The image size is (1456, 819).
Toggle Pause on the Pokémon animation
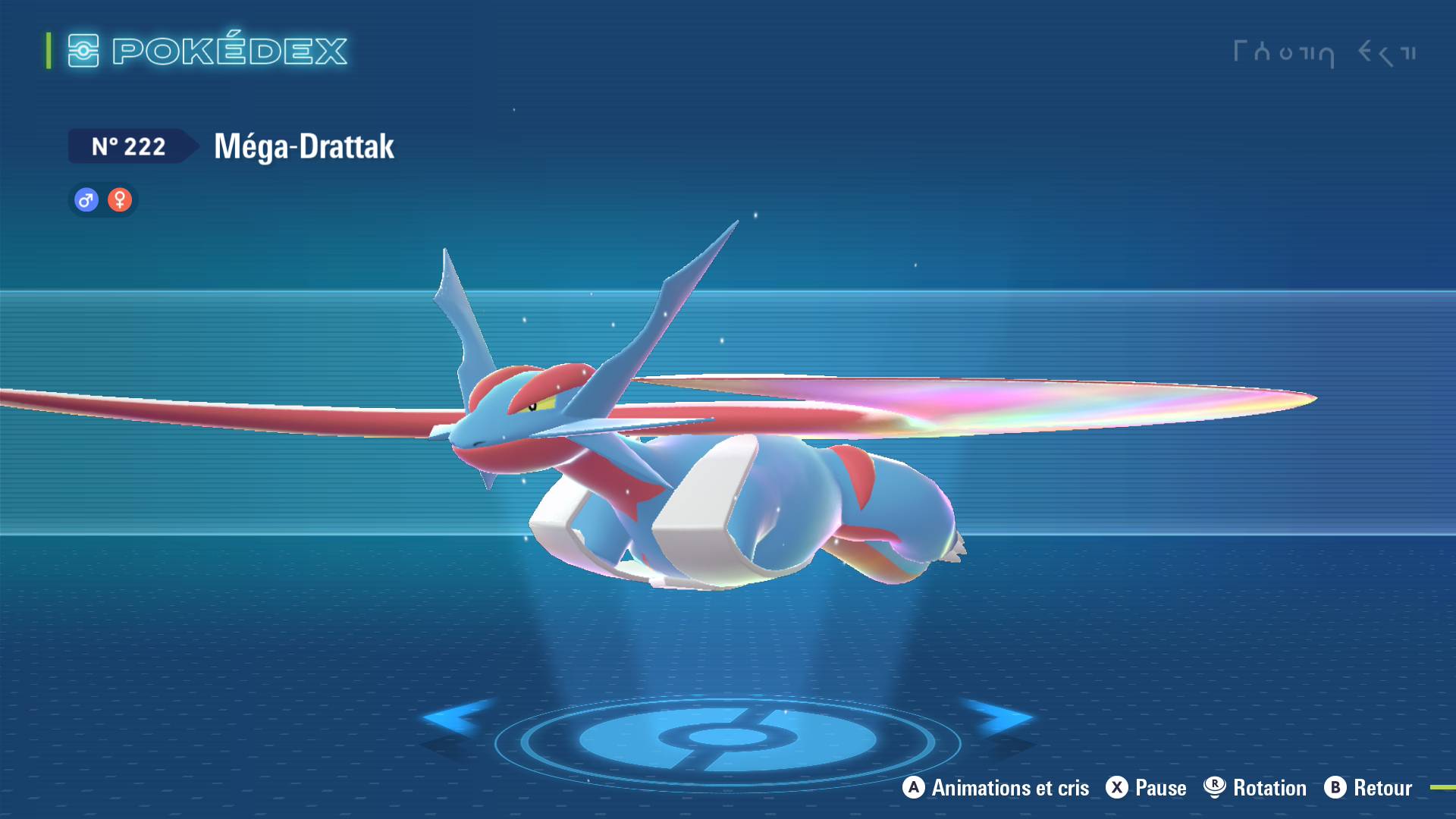(x=1145, y=788)
